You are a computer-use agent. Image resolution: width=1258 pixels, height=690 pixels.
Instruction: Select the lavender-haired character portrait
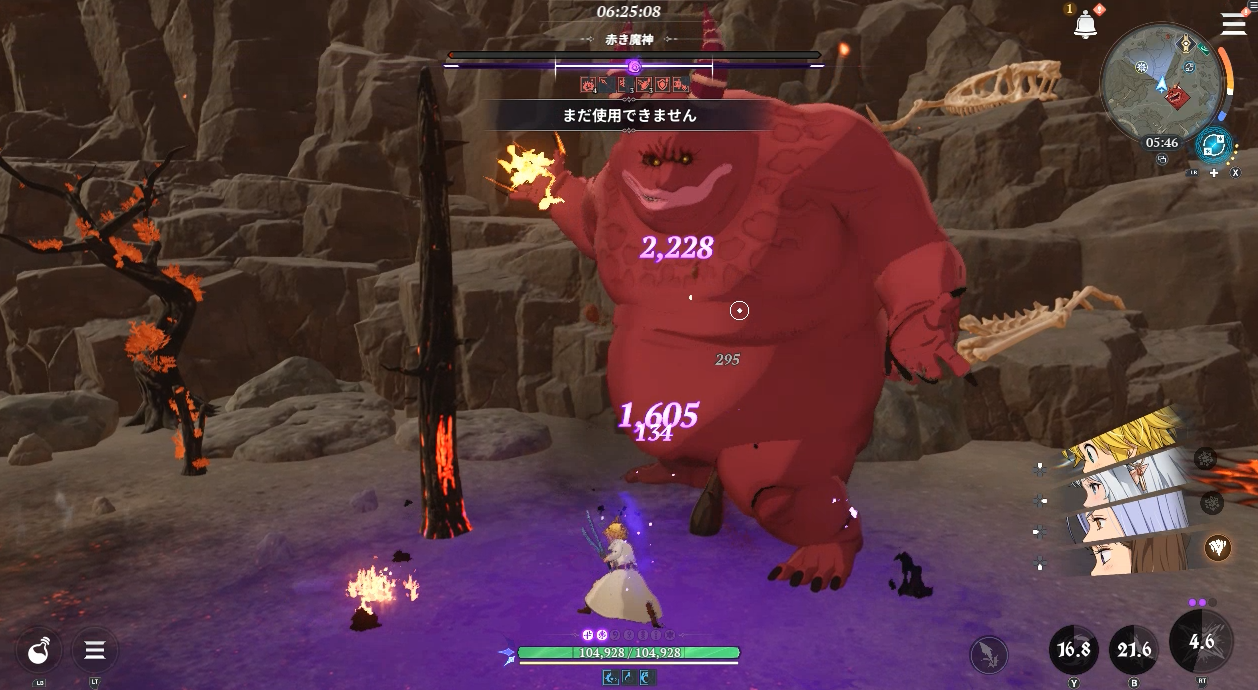coord(1130,520)
